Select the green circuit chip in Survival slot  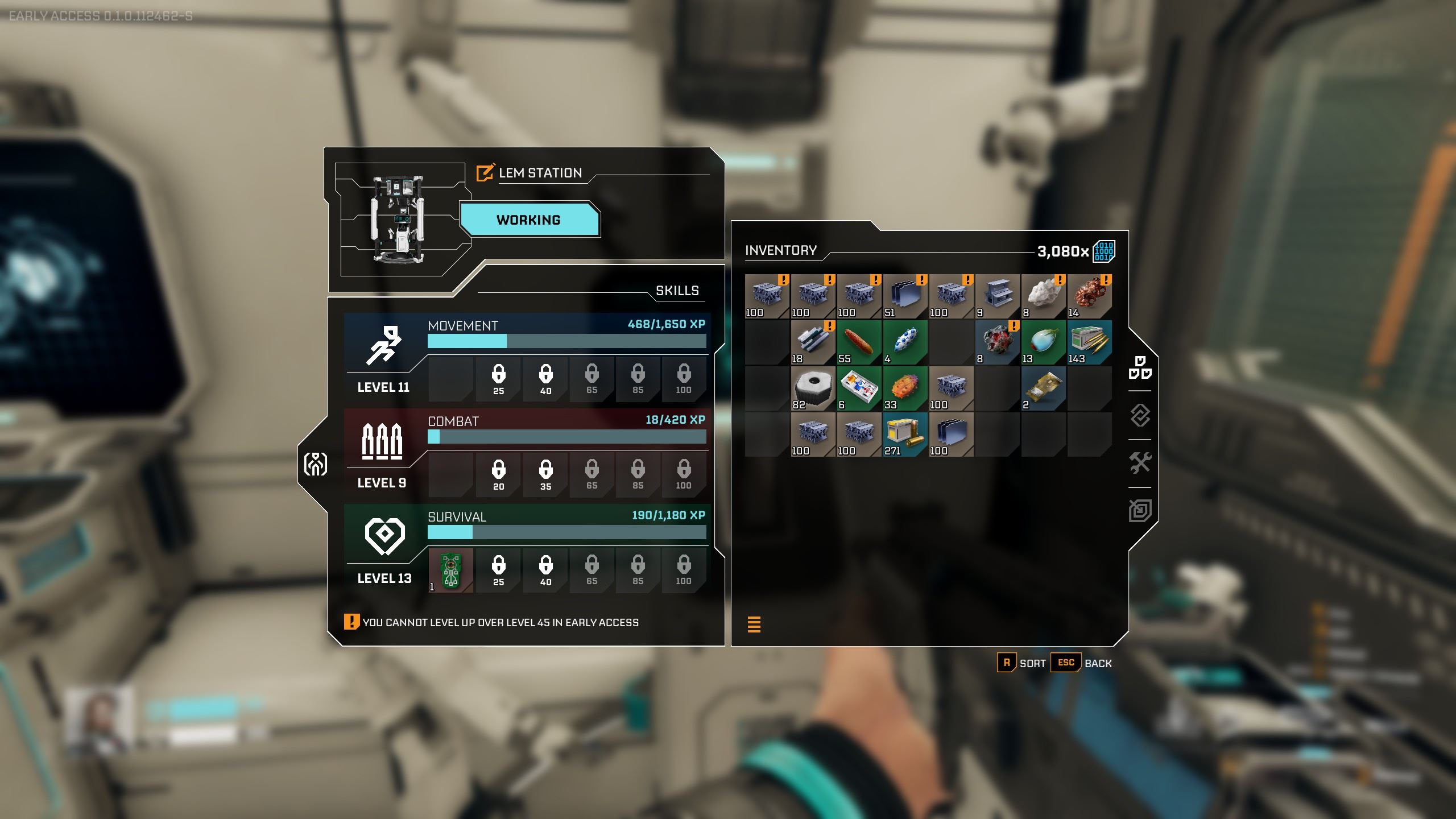click(450, 570)
